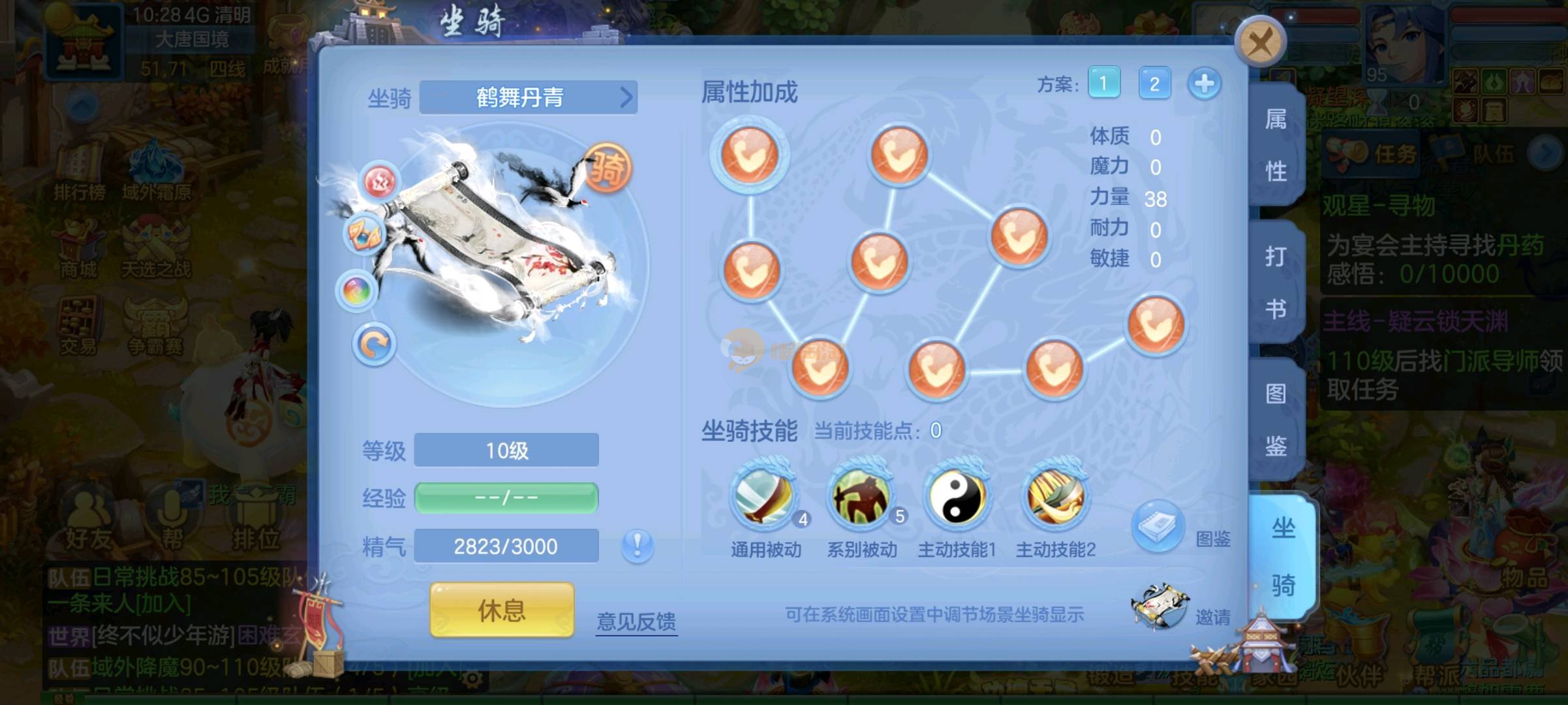Open the 意见反馈 feedback link
The height and width of the screenshot is (705, 1568).
(636, 621)
